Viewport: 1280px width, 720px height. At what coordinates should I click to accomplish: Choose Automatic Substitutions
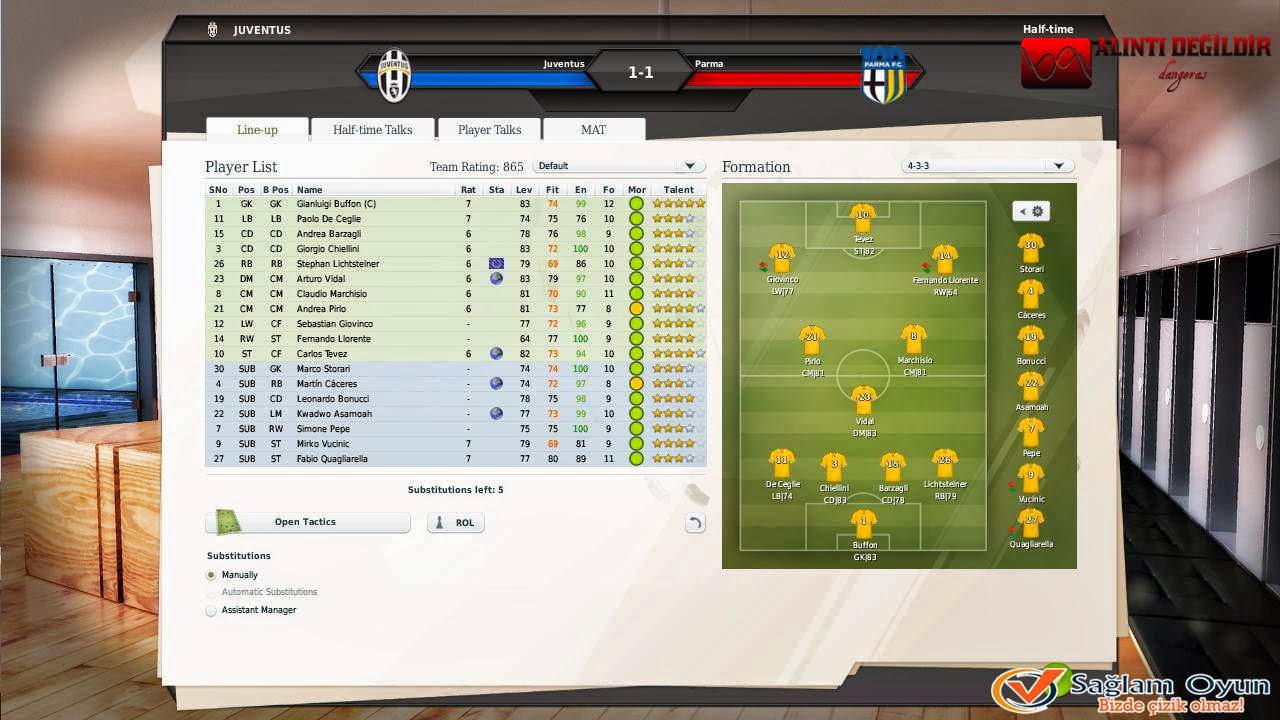pos(211,592)
